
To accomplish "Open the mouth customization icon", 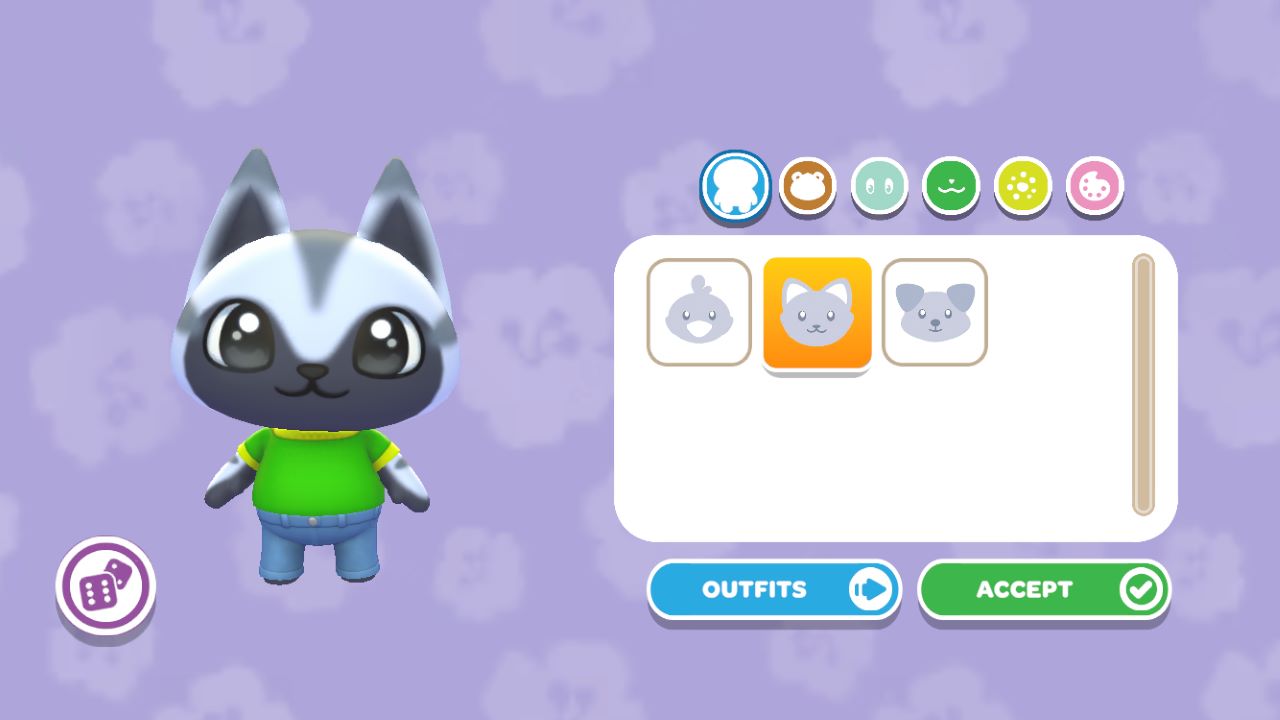I will (x=950, y=185).
